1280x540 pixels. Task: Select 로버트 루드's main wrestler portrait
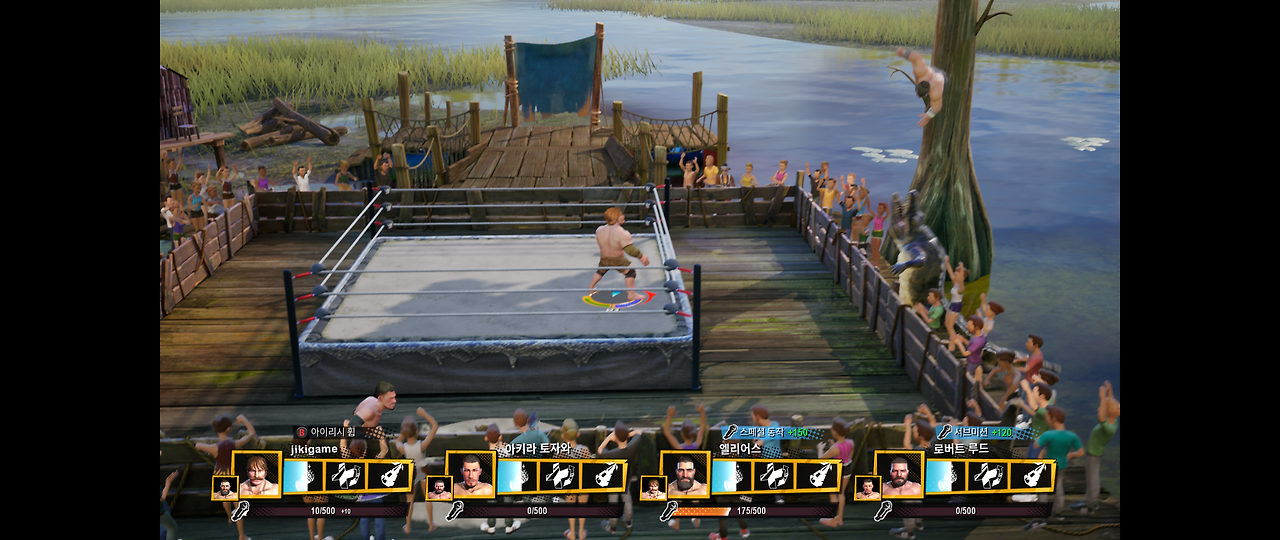pos(899,475)
